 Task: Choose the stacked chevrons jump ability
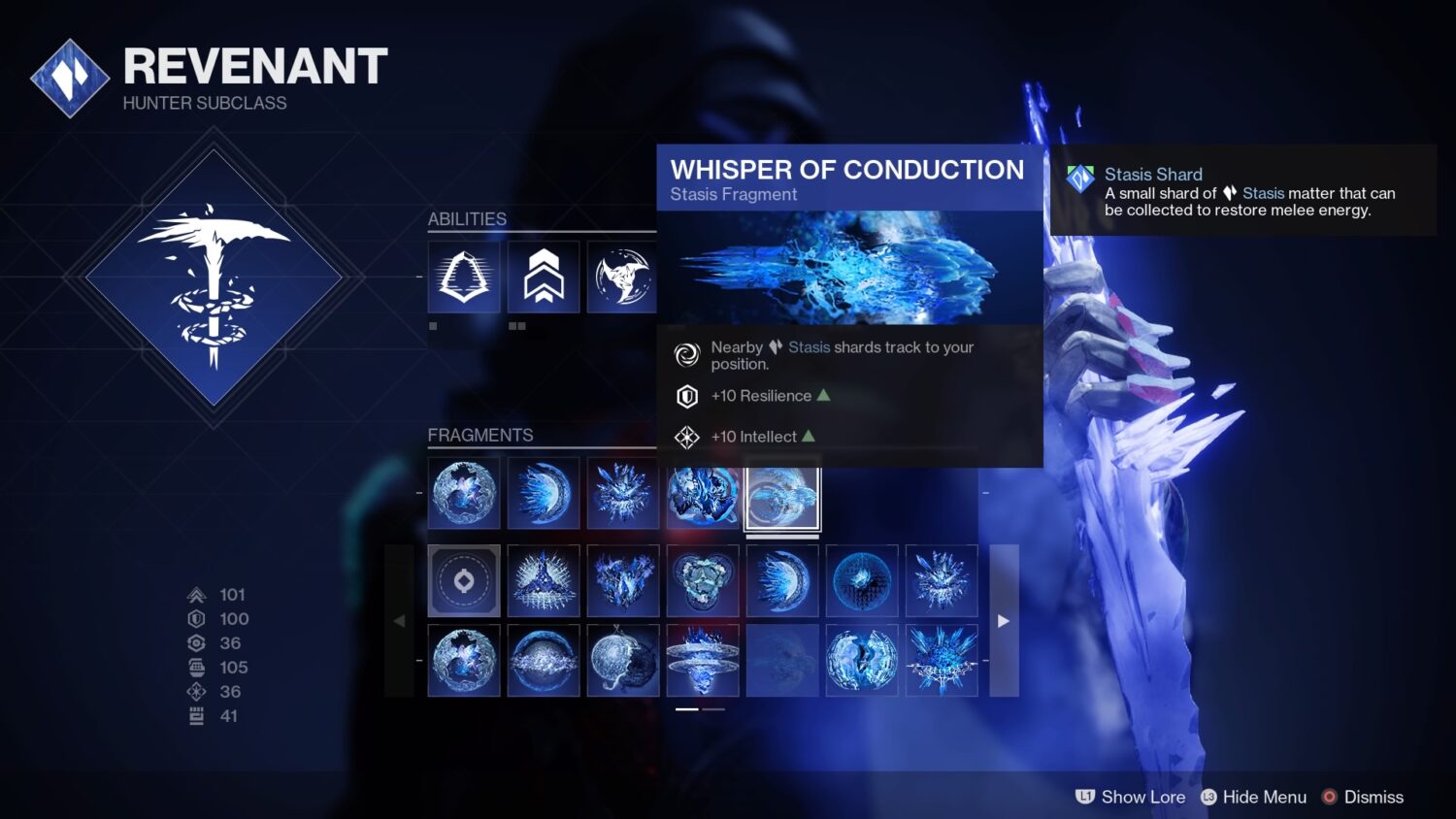pos(544,278)
